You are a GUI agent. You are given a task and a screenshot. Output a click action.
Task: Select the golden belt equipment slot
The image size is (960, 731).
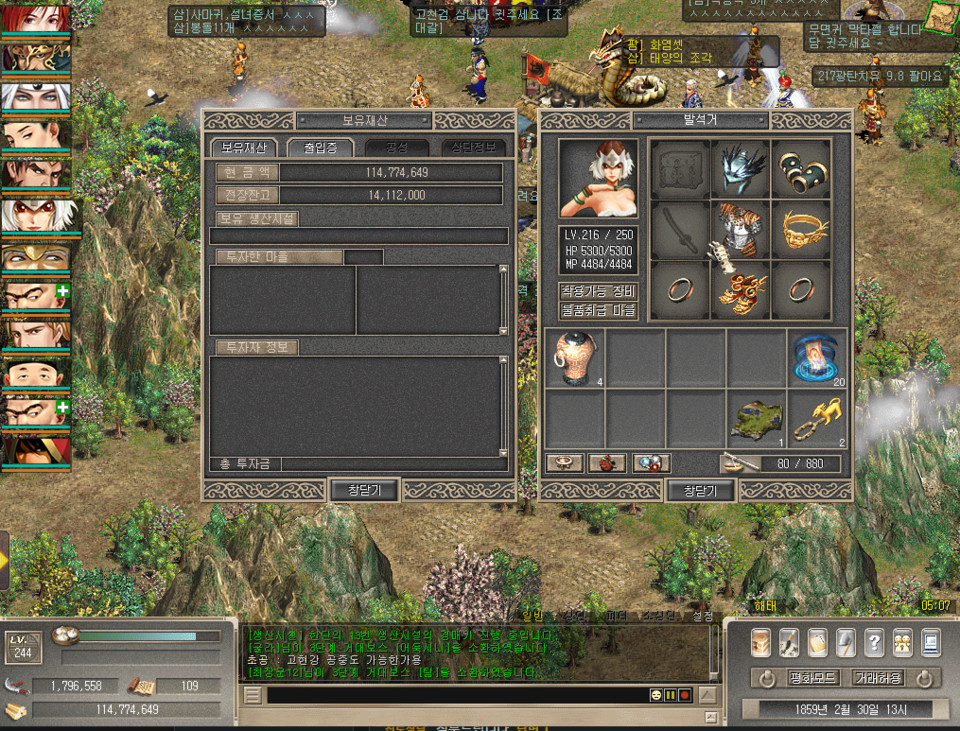click(801, 230)
